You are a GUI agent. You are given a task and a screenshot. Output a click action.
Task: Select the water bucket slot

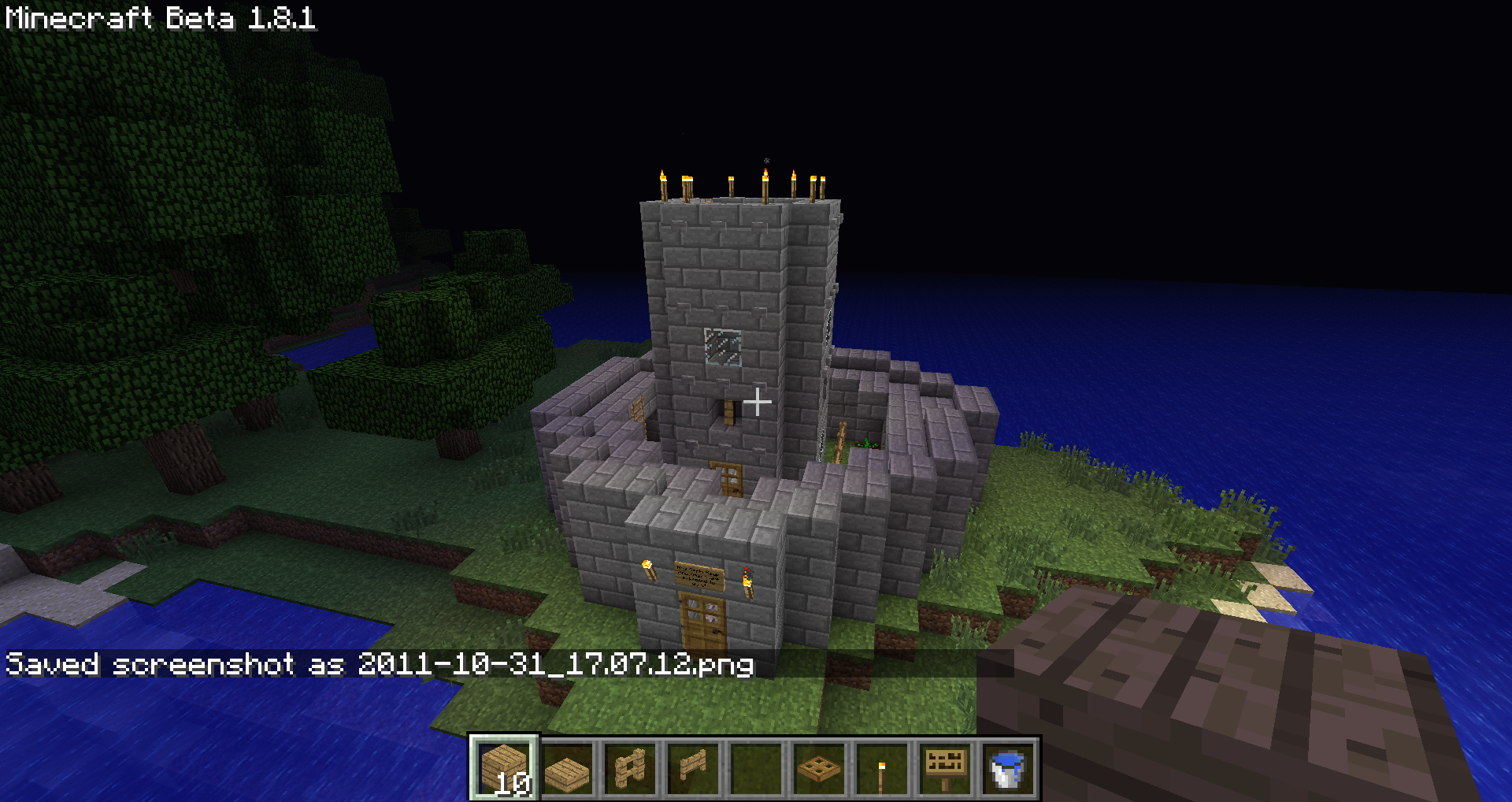(1007, 768)
